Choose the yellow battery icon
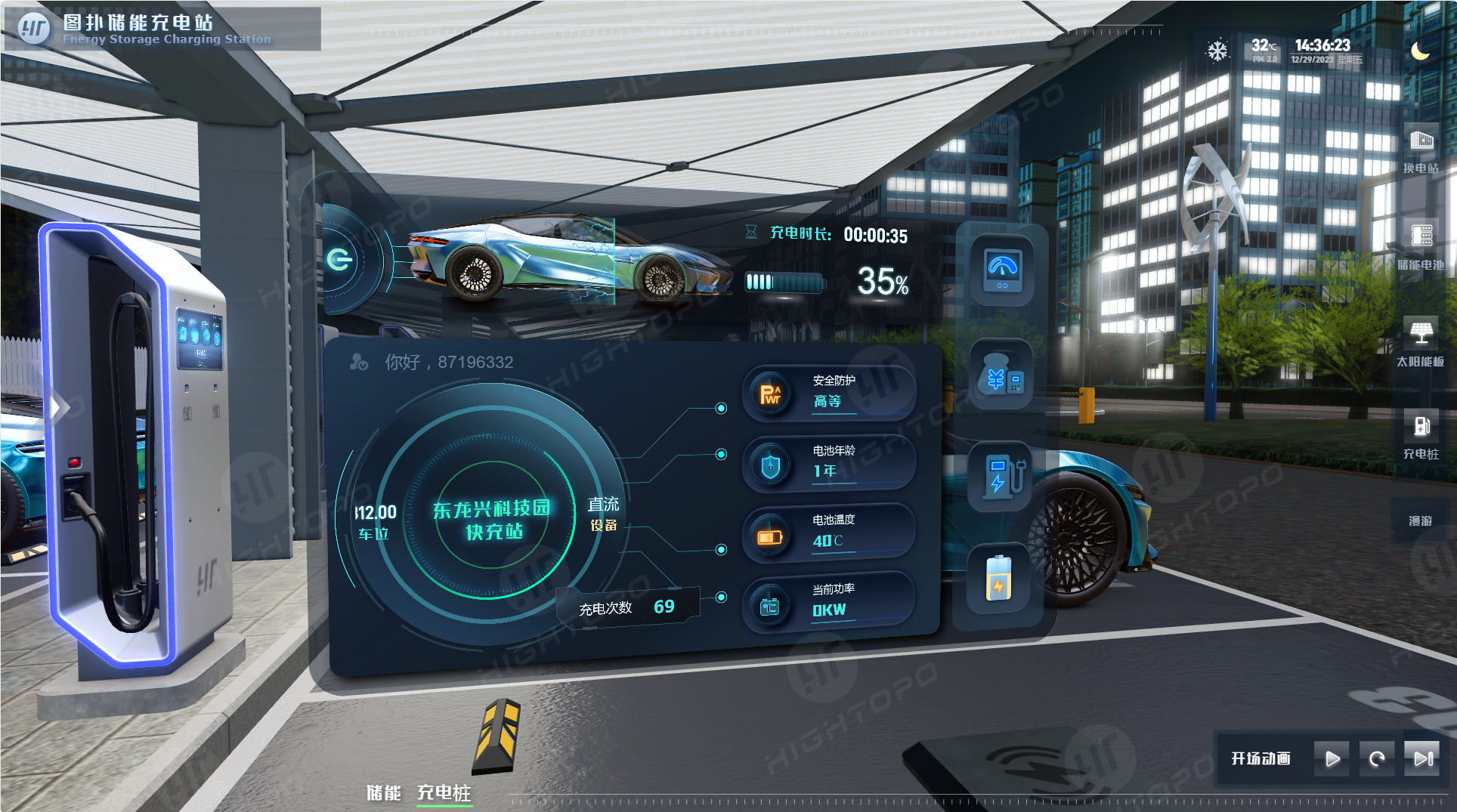This screenshot has height=812, width=1457. point(998,579)
